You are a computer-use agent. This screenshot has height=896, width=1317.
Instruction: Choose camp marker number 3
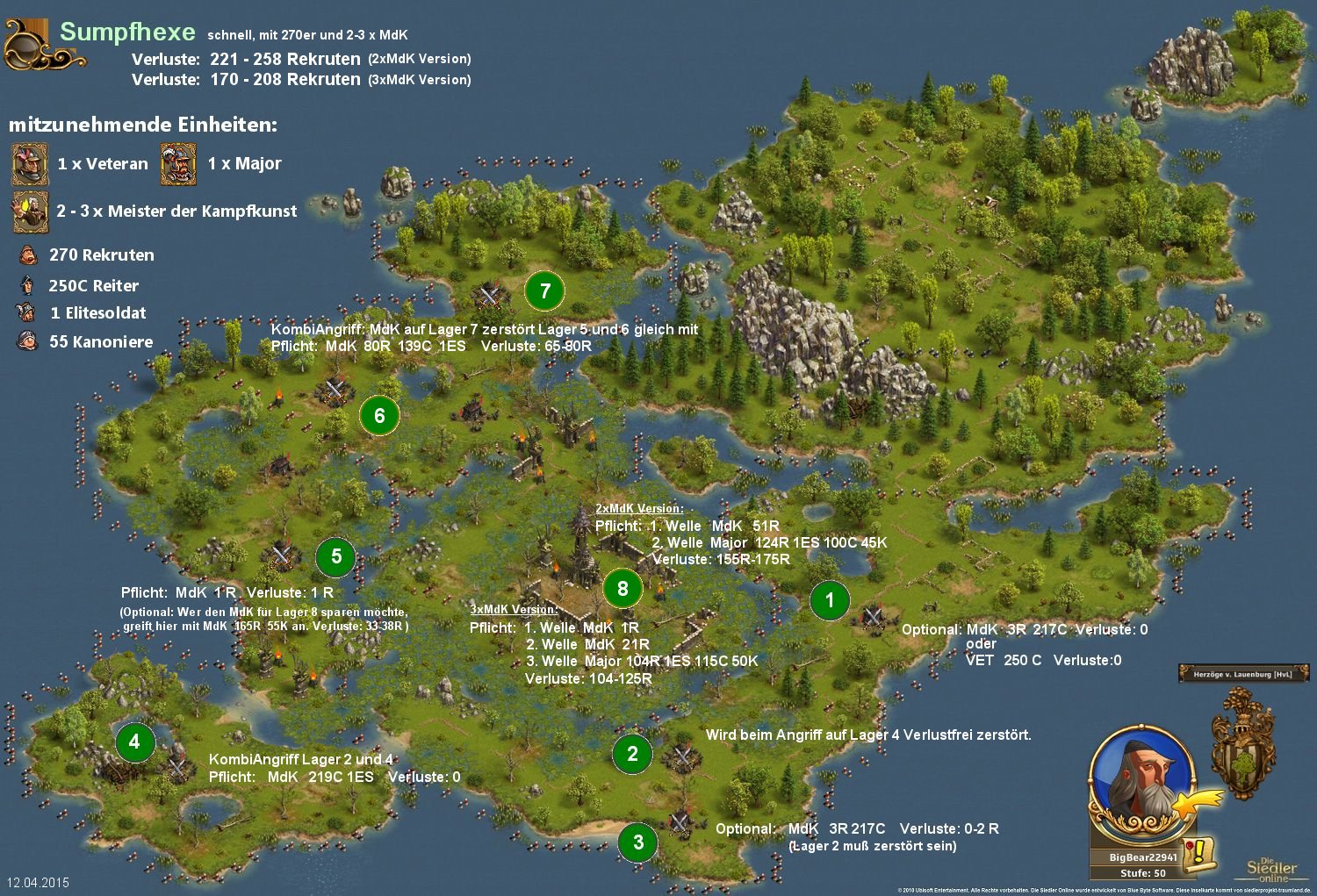638,842
